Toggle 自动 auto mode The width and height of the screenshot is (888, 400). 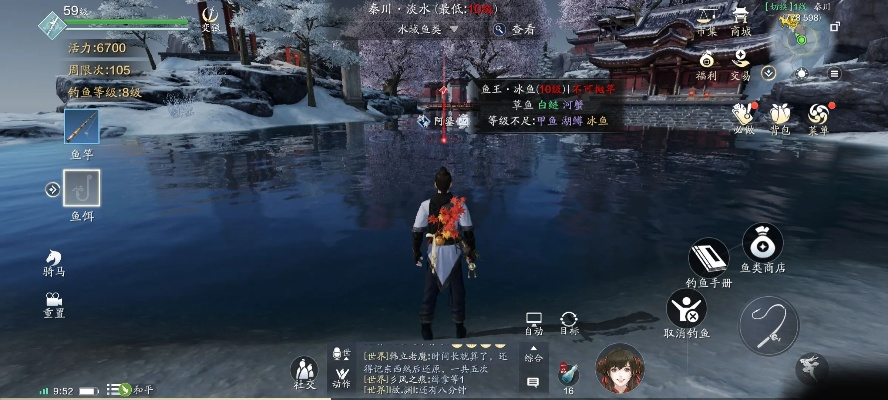[534, 321]
